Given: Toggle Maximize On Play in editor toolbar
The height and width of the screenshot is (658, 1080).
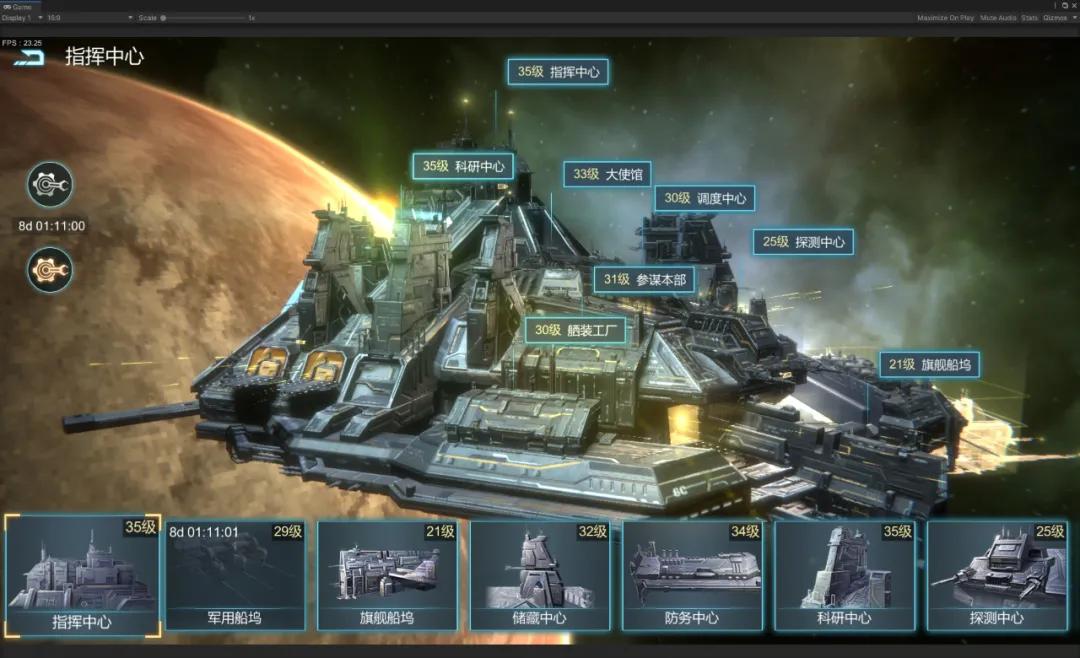Looking at the screenshot, I should [945, 18].
